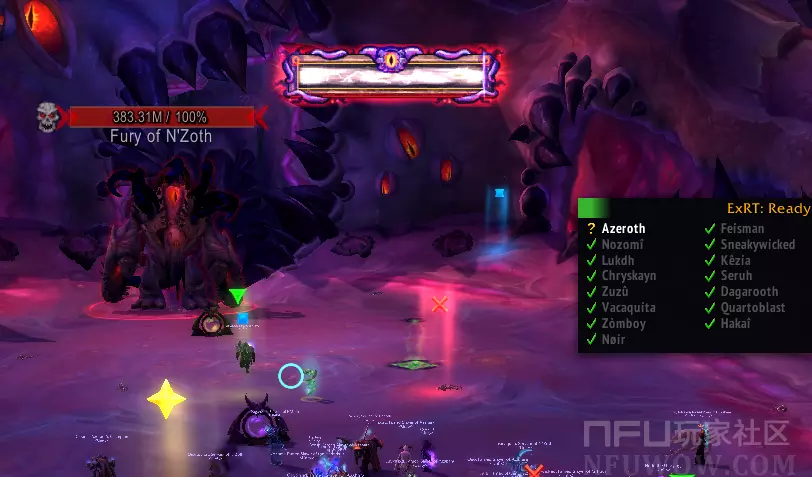Select Quartoblast in the ready check list
Screen dimensions: 812x477
point(752,309)
